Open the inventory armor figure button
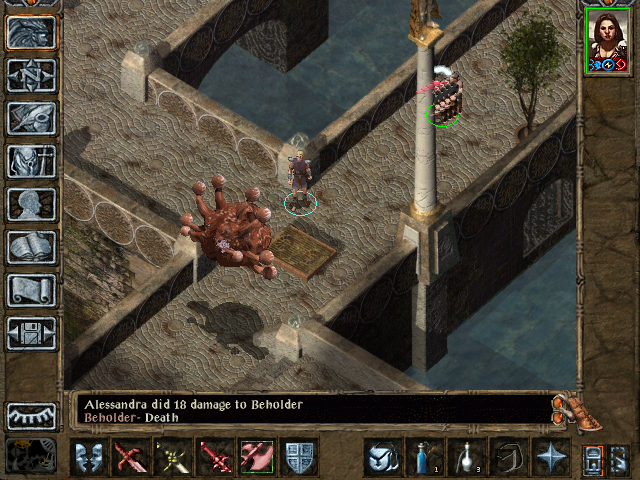Screen dimensions: 640x480 point(31,161)
